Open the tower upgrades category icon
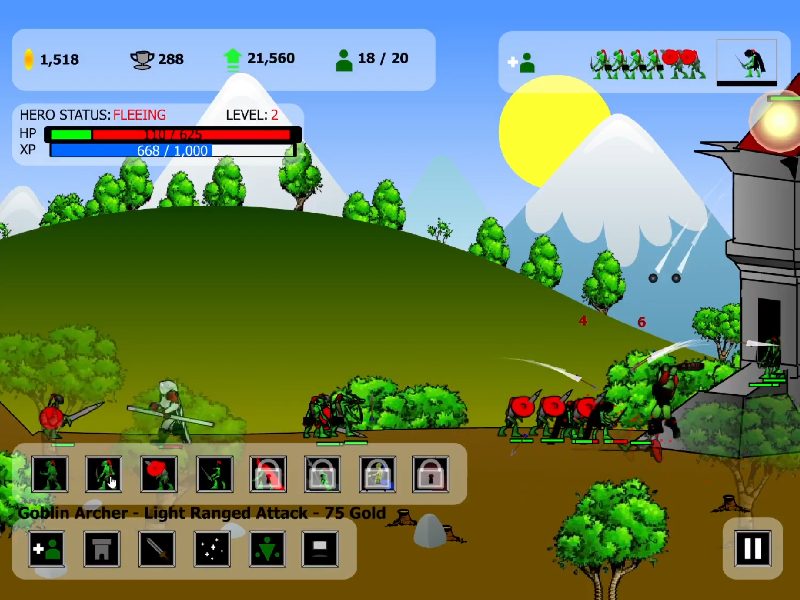 (102, 548)
